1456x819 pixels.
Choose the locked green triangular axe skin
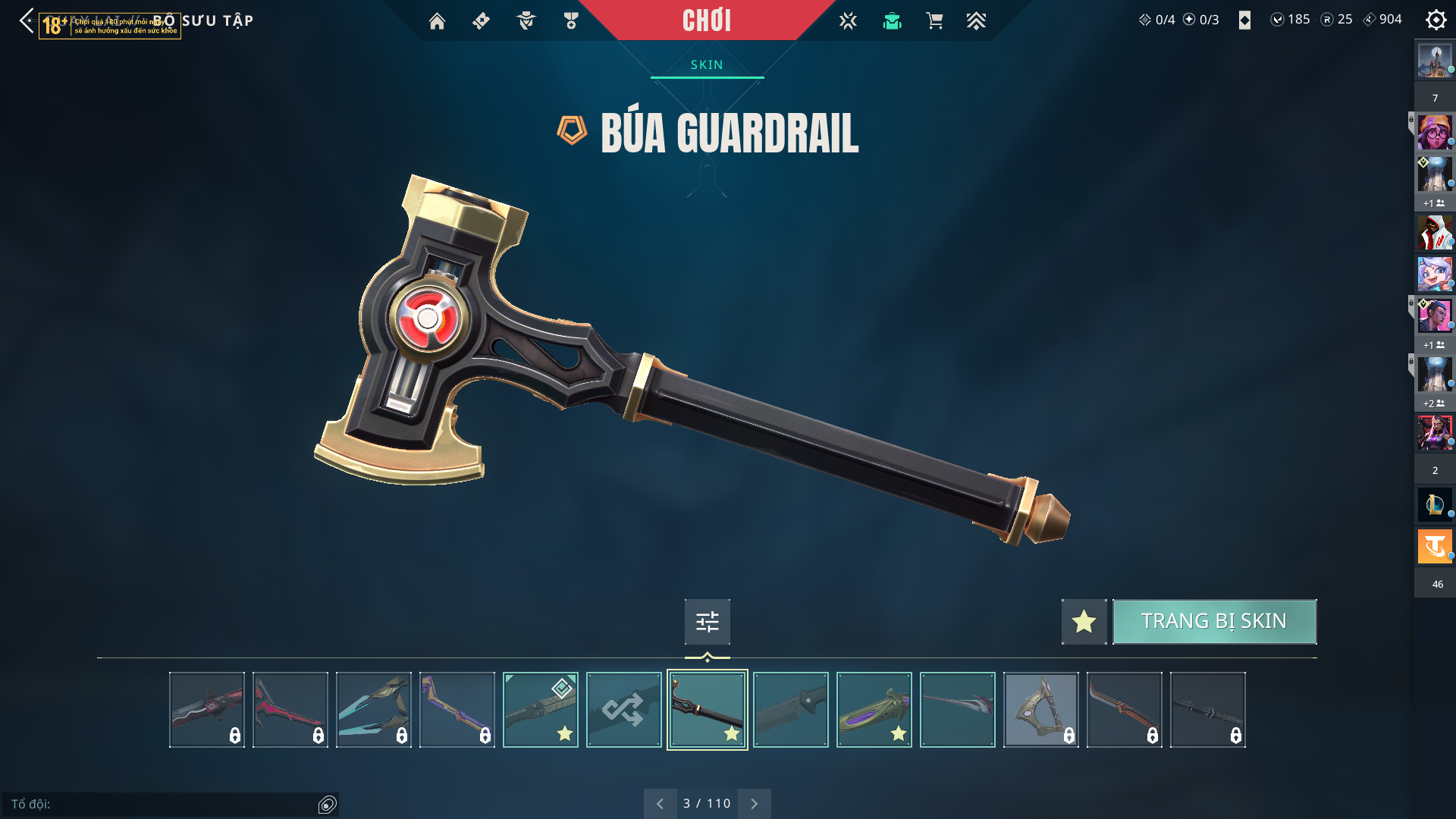tap(1040, 710)
